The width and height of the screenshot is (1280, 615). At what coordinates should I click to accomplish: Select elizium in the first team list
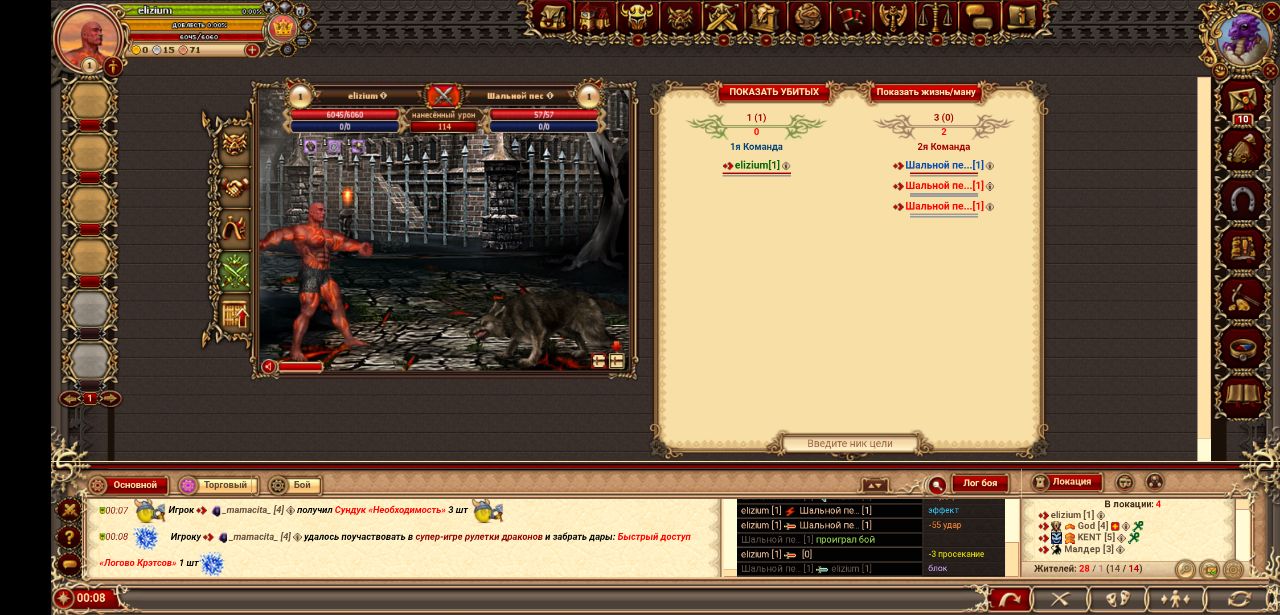[757, 165]
